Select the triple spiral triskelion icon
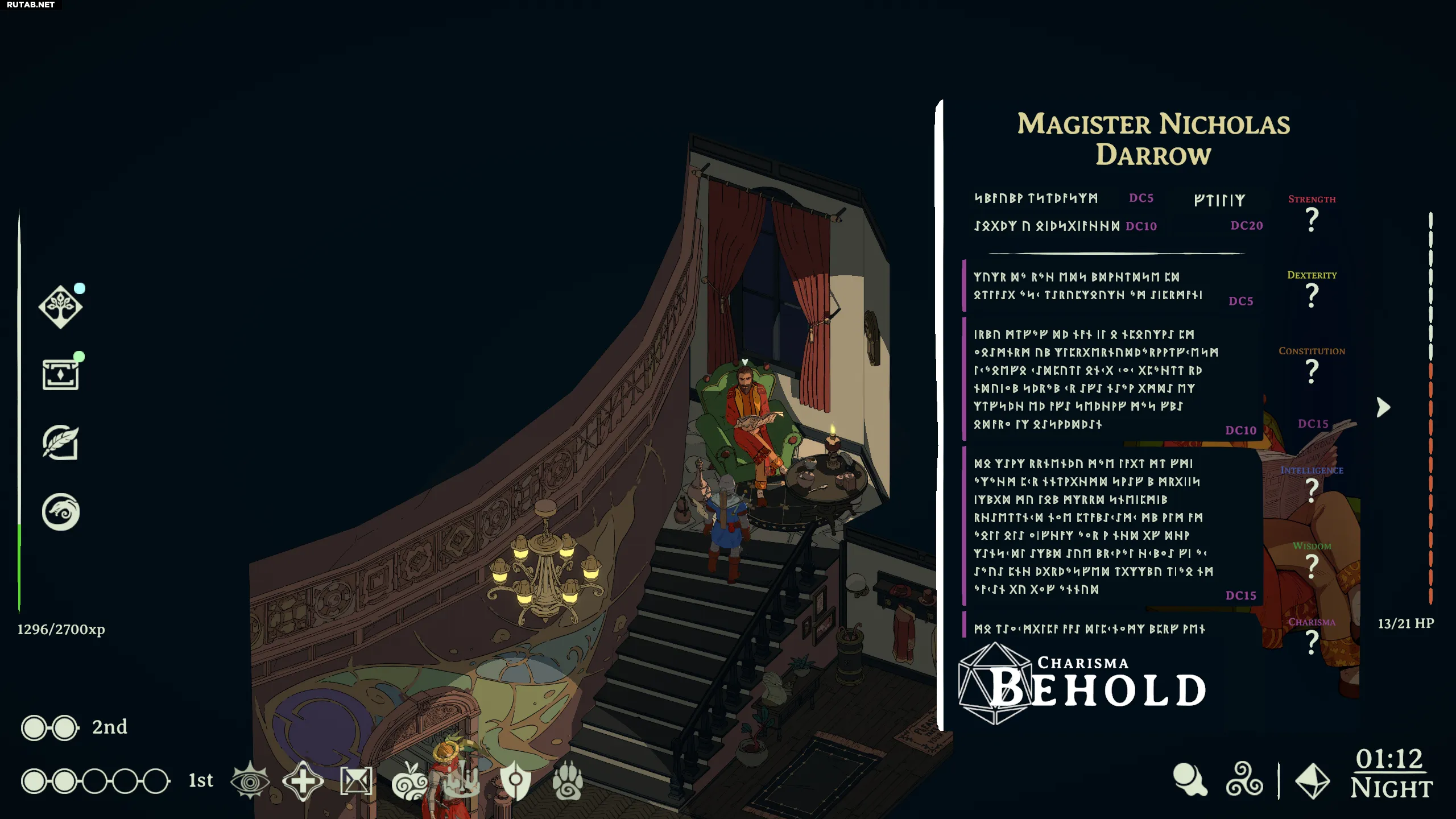 click(1244, 780)
